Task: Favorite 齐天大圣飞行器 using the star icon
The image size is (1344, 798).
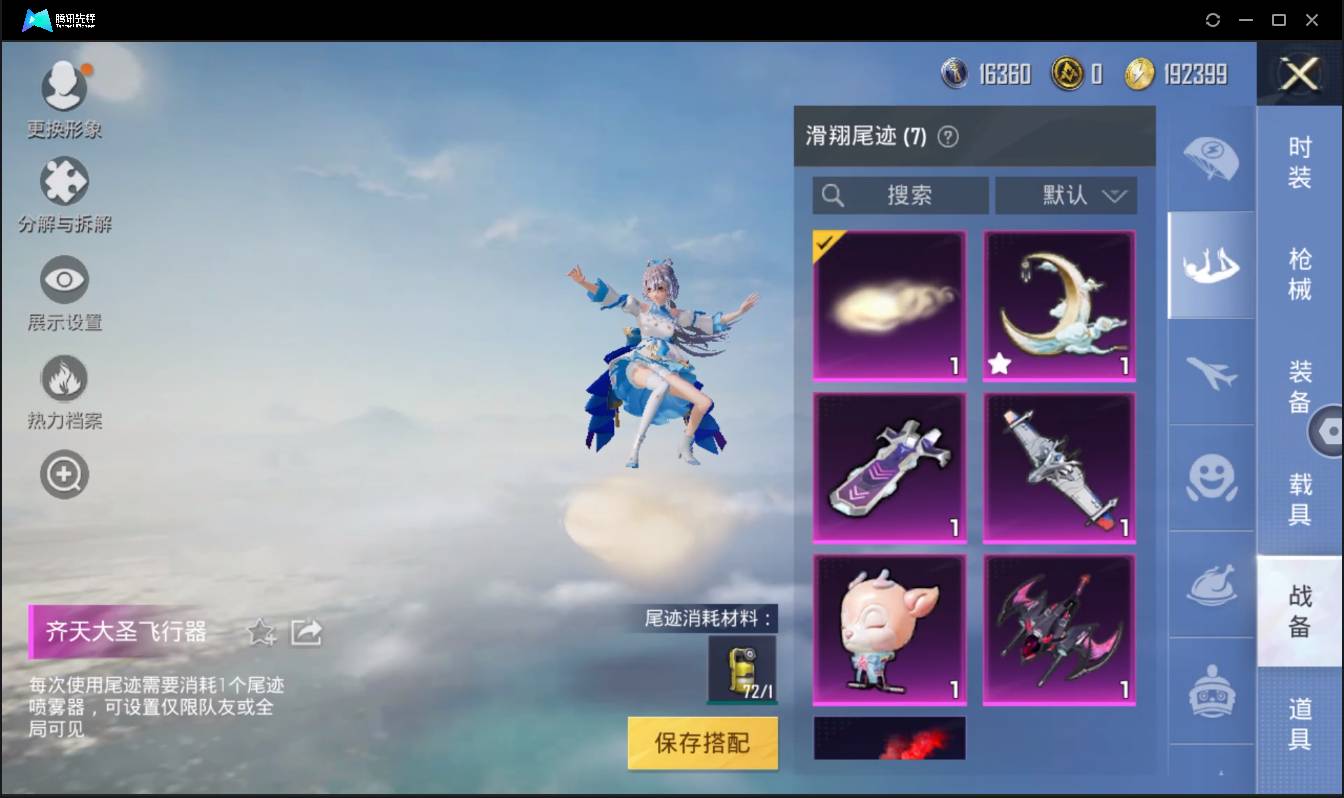Action: [260, 633]
